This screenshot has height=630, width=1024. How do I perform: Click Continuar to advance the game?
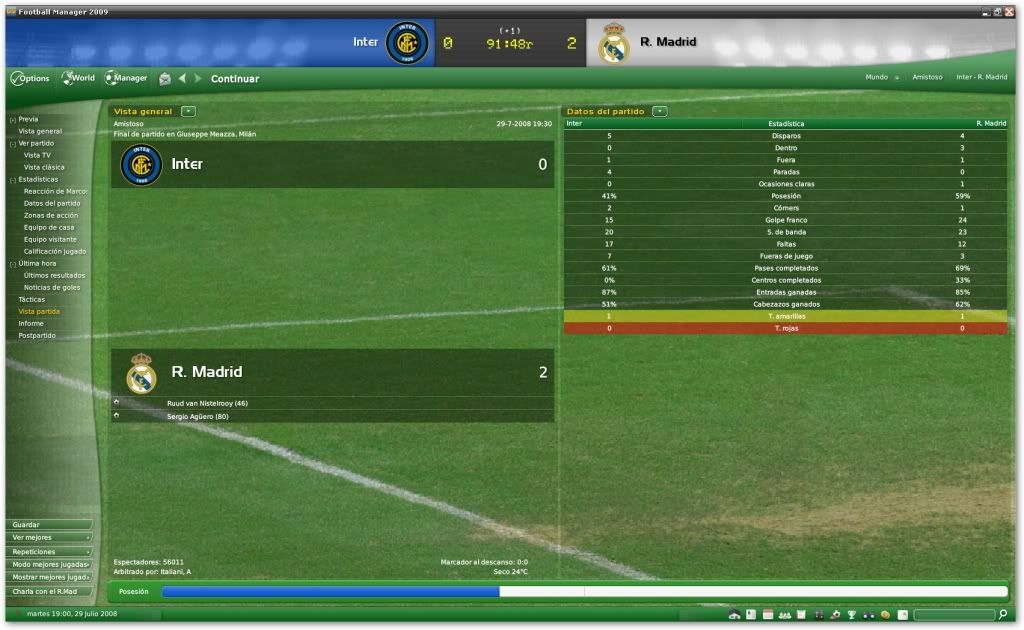click(235, 79)
